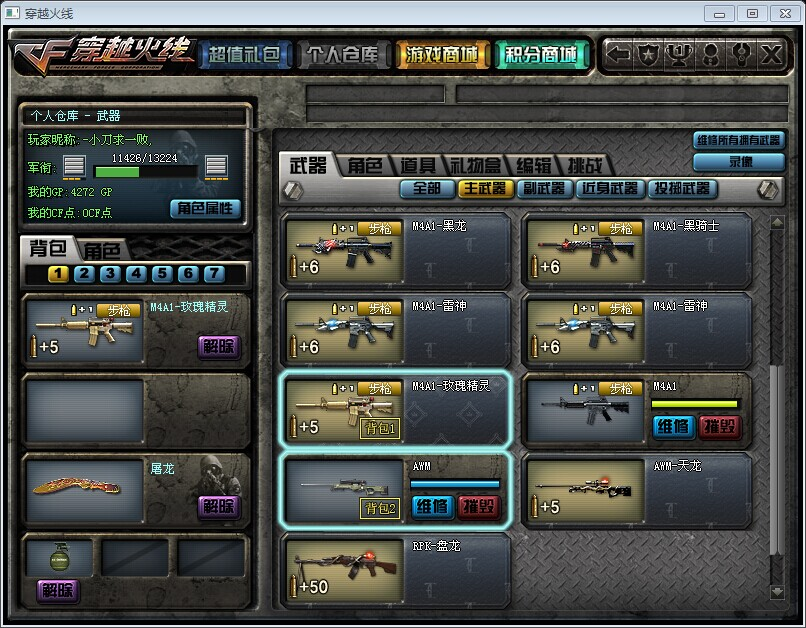
Task: Unequip the 屠龙 melee weapon with 解除
Action: pos(218,506)
